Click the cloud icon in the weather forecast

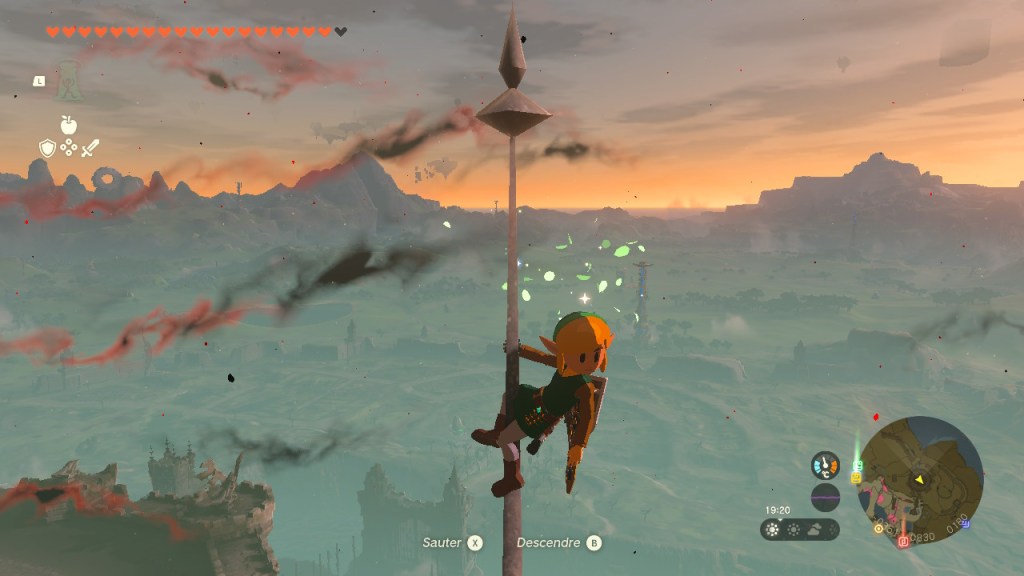[x=817, y=530]
